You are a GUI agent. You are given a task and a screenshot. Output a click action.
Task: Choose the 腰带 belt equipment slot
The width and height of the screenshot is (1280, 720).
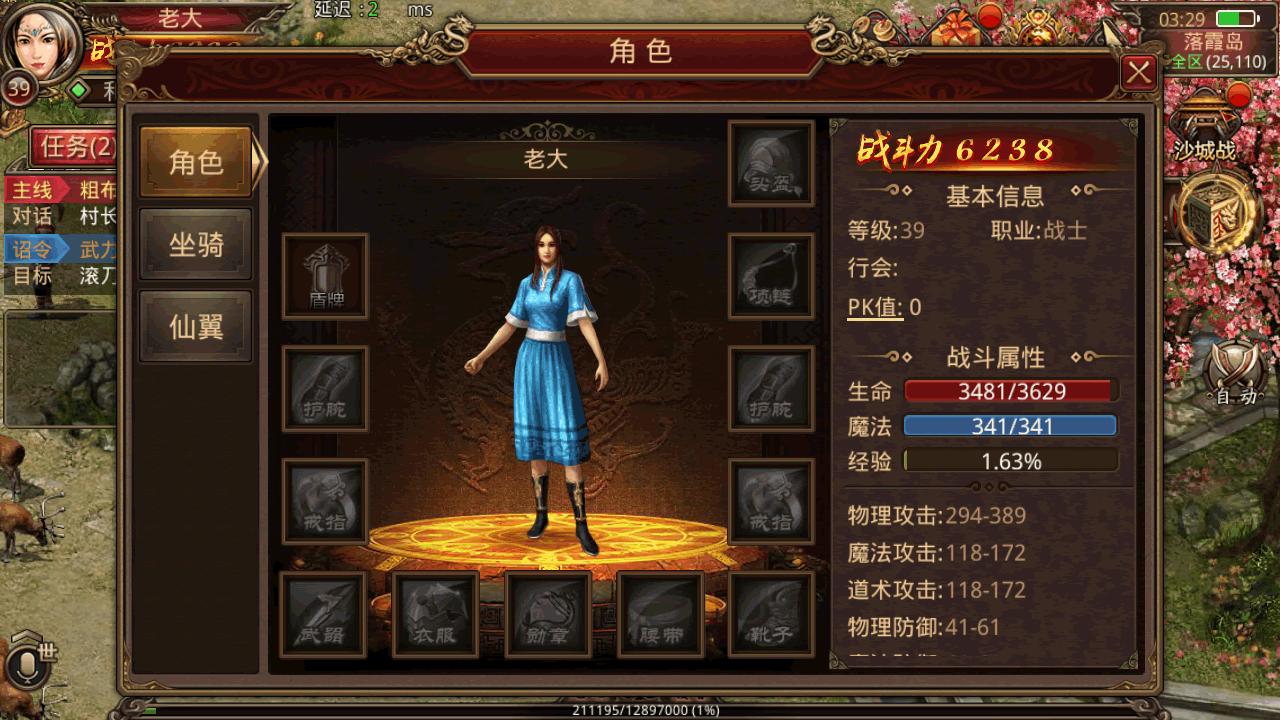[x=660, y=614]
